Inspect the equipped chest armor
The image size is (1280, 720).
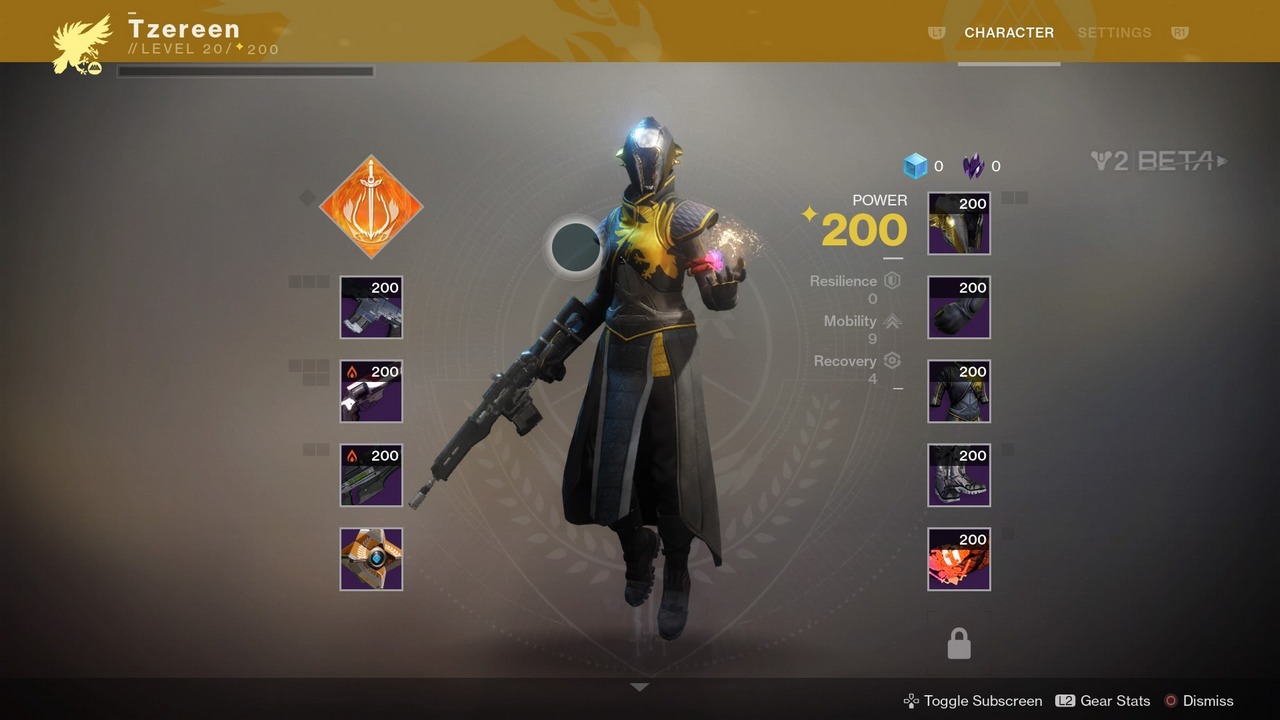[958, 391]
